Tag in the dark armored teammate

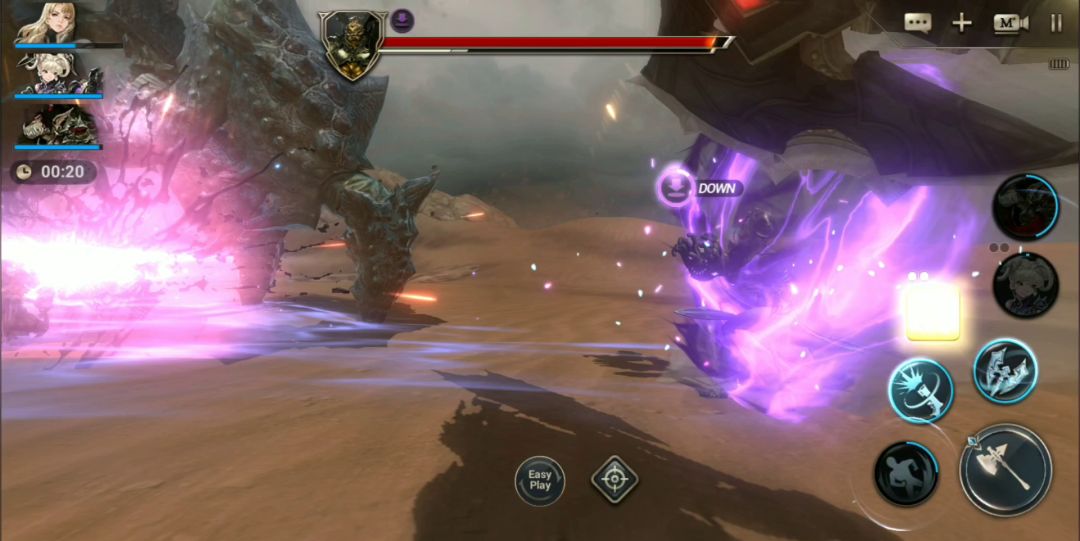1025,206
